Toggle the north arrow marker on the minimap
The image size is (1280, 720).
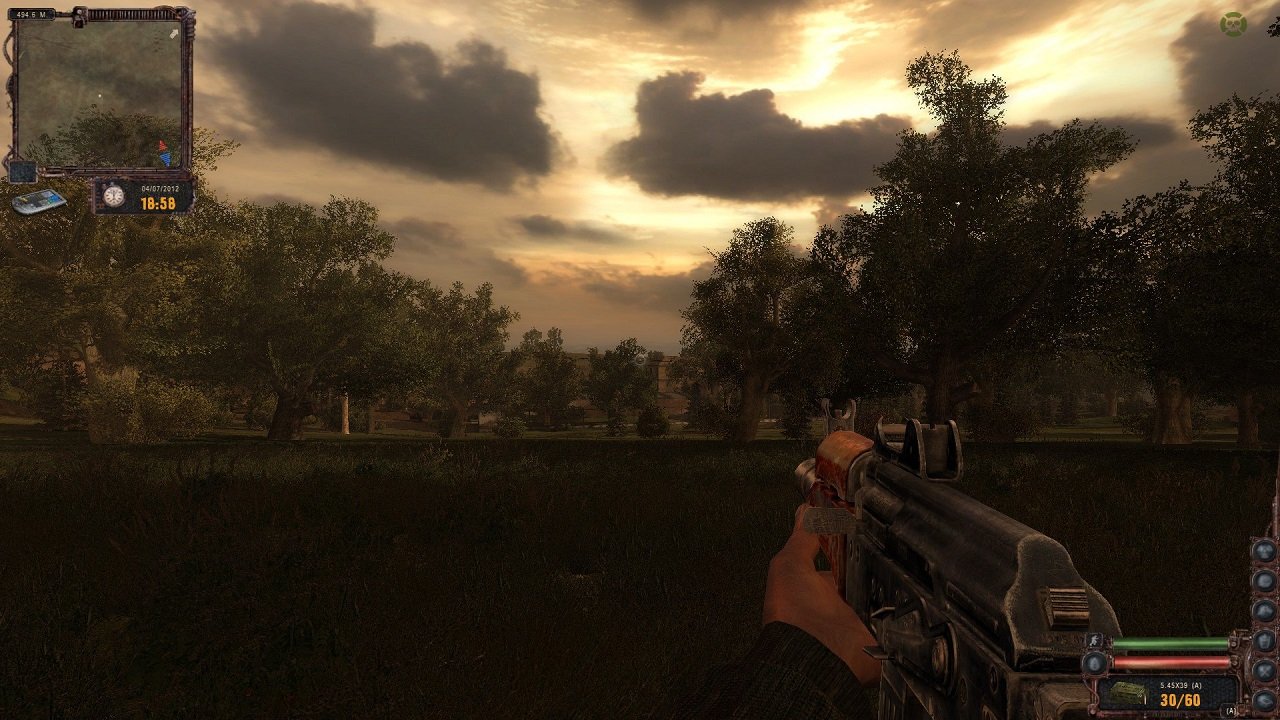point(172,34)
